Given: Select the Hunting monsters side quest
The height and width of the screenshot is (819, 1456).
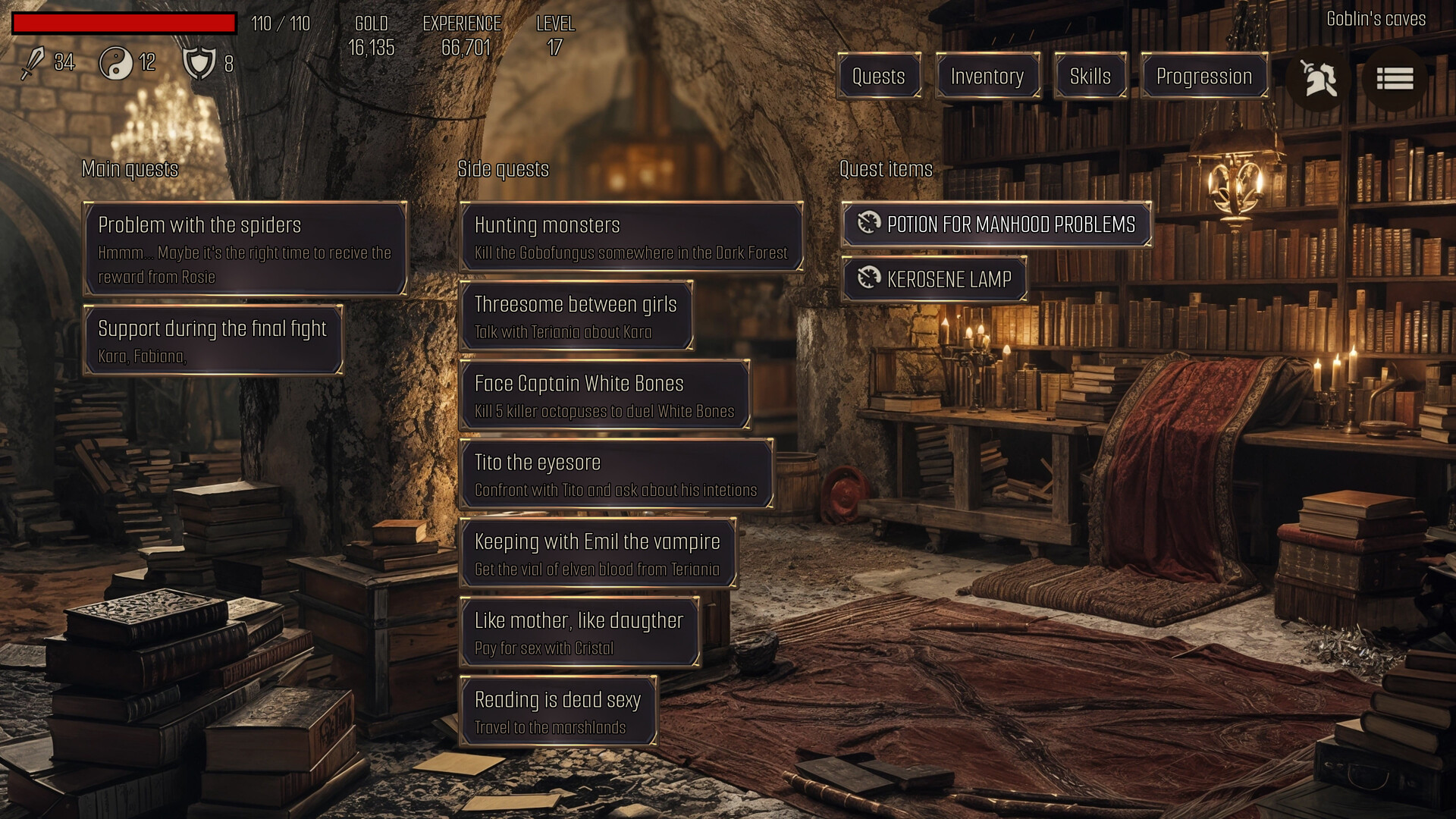Looking at the screenshot, I should [x=631, y=237].
